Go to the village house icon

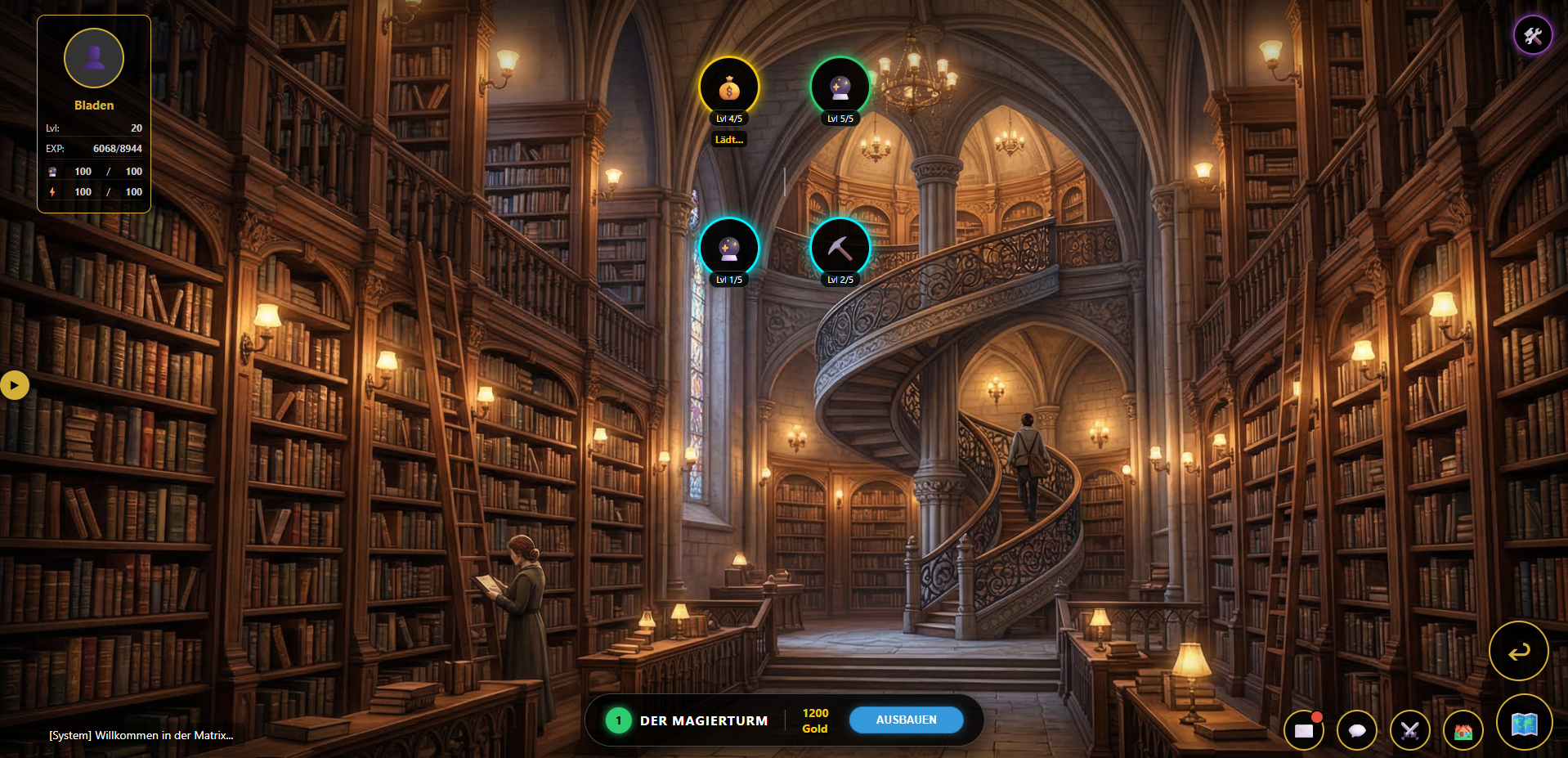pyautogui.click(x=1463, y=730)
